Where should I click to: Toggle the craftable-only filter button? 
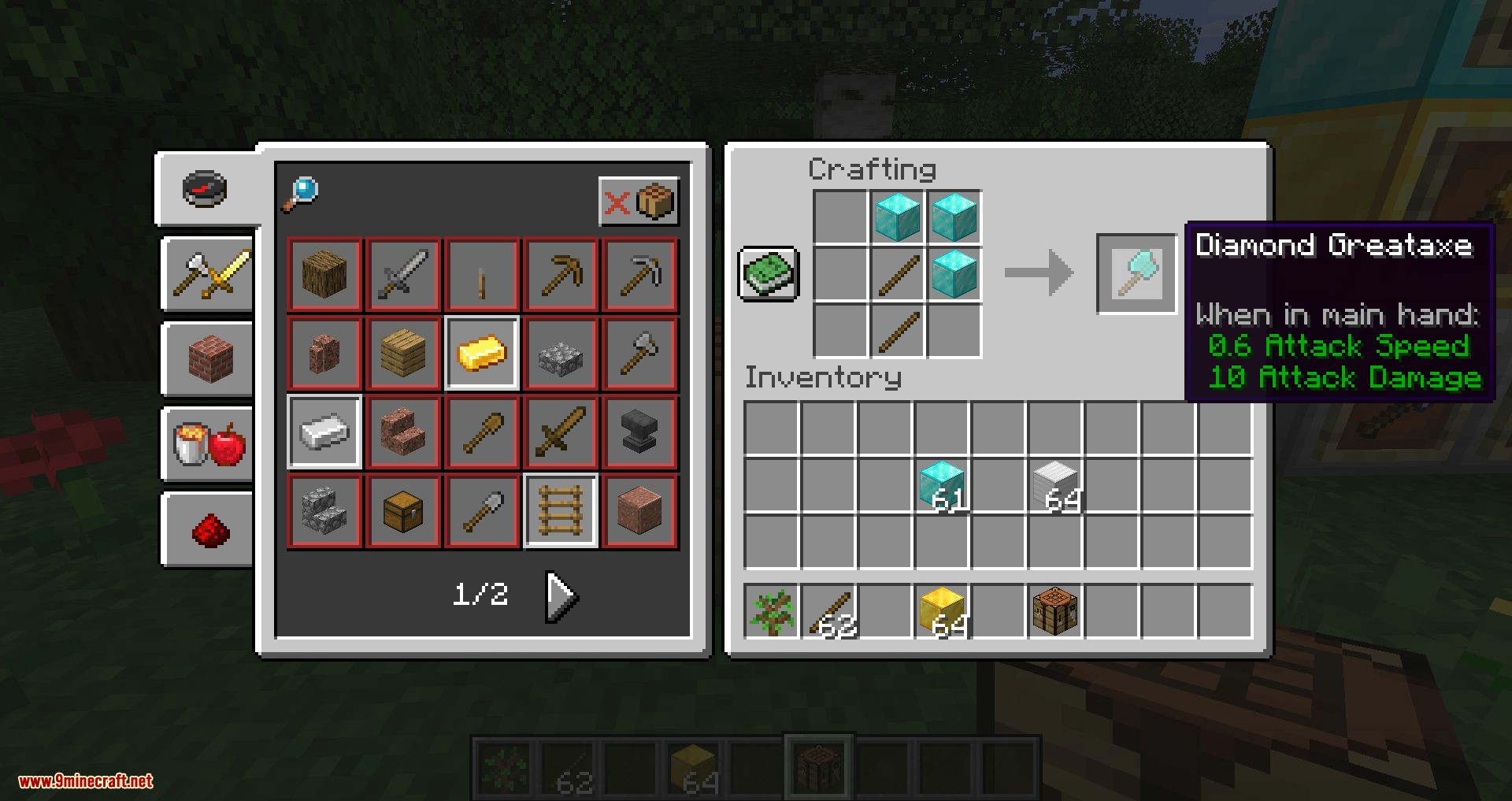coord(638,202)
